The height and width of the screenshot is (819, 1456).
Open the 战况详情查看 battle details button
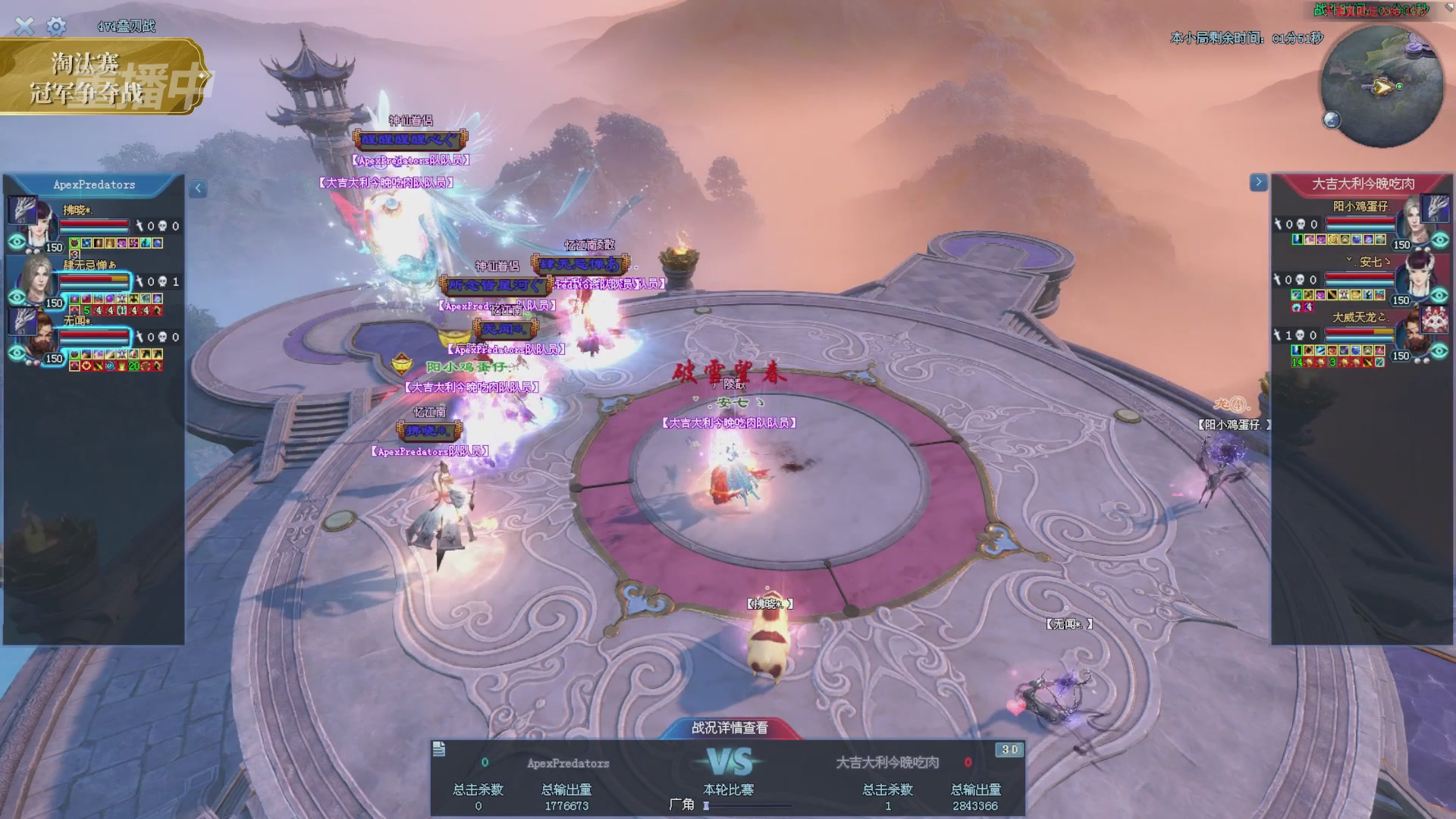coord(730,728)
